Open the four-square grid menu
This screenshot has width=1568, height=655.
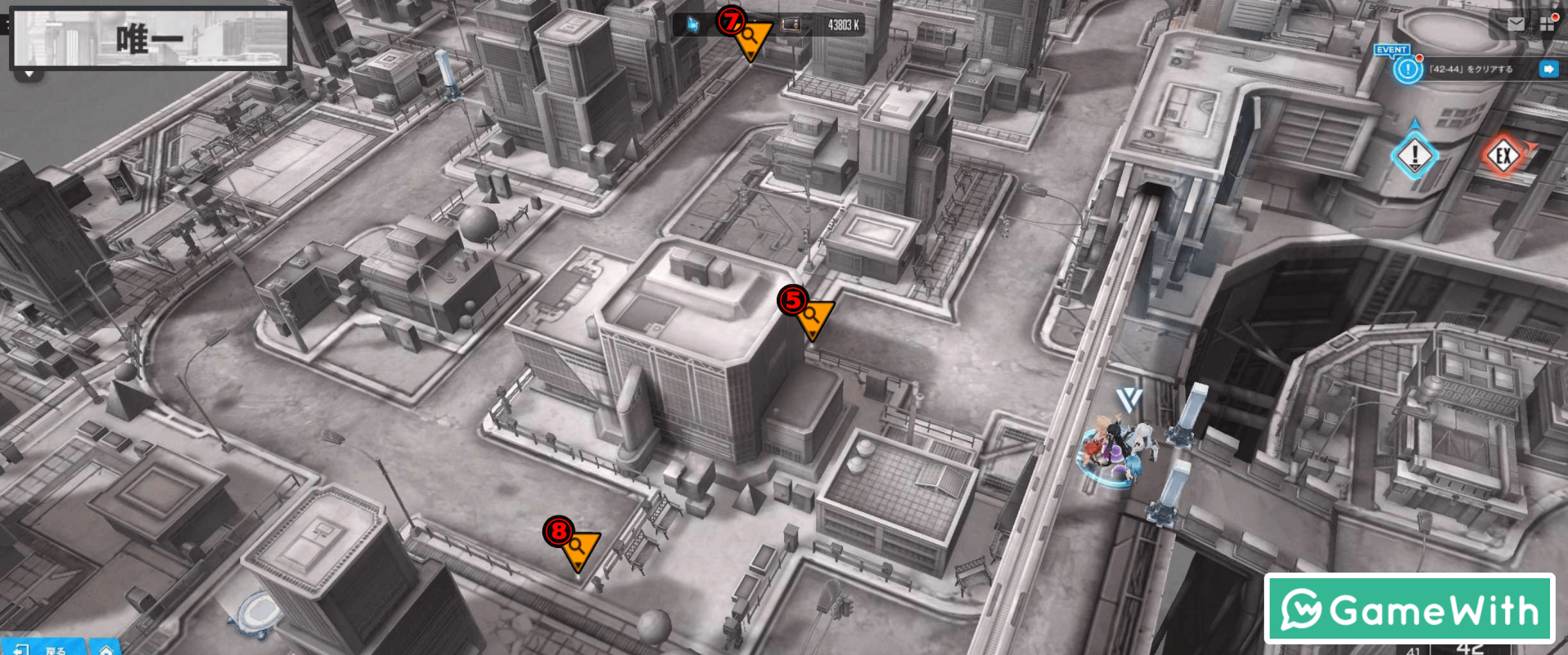[x=1547, y=24]
